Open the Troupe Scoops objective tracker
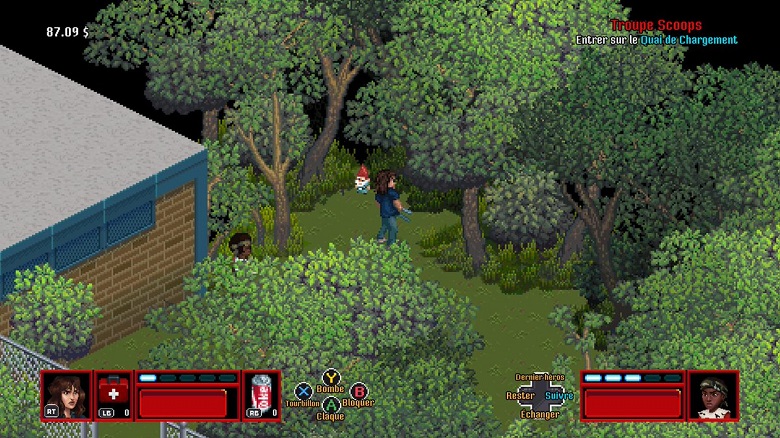Screen dimensions: 780x438 656,26
